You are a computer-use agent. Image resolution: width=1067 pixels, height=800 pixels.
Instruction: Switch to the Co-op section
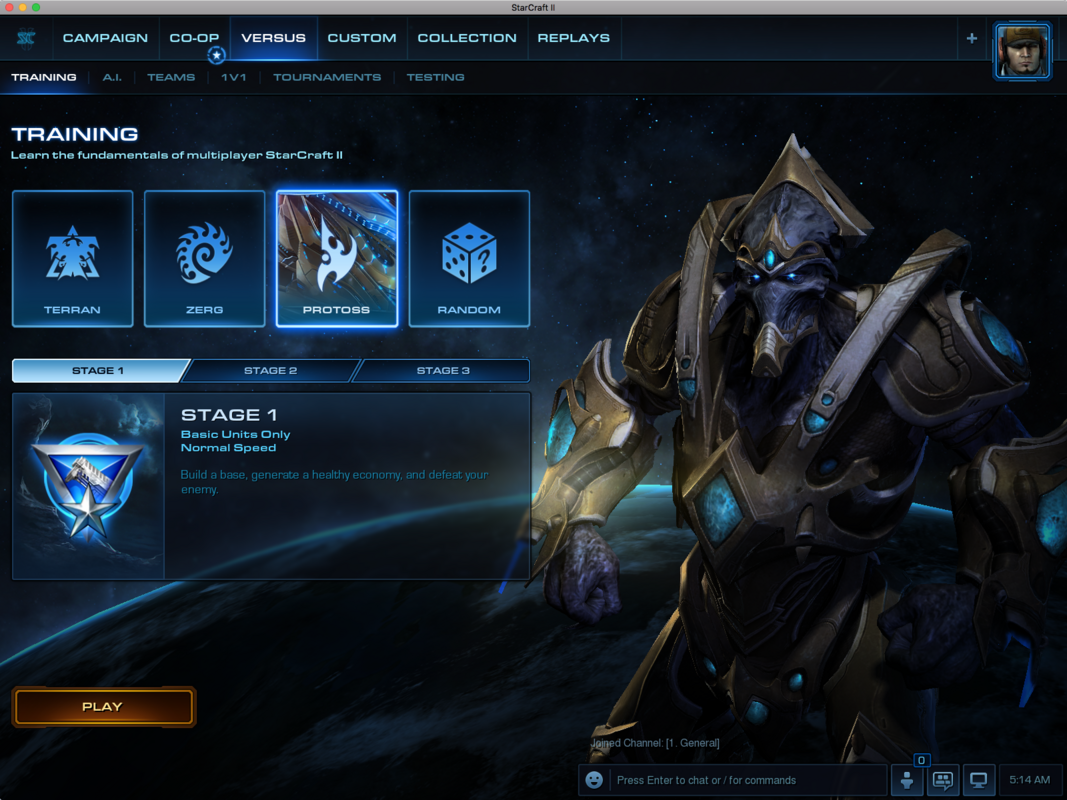click(194, 38)
